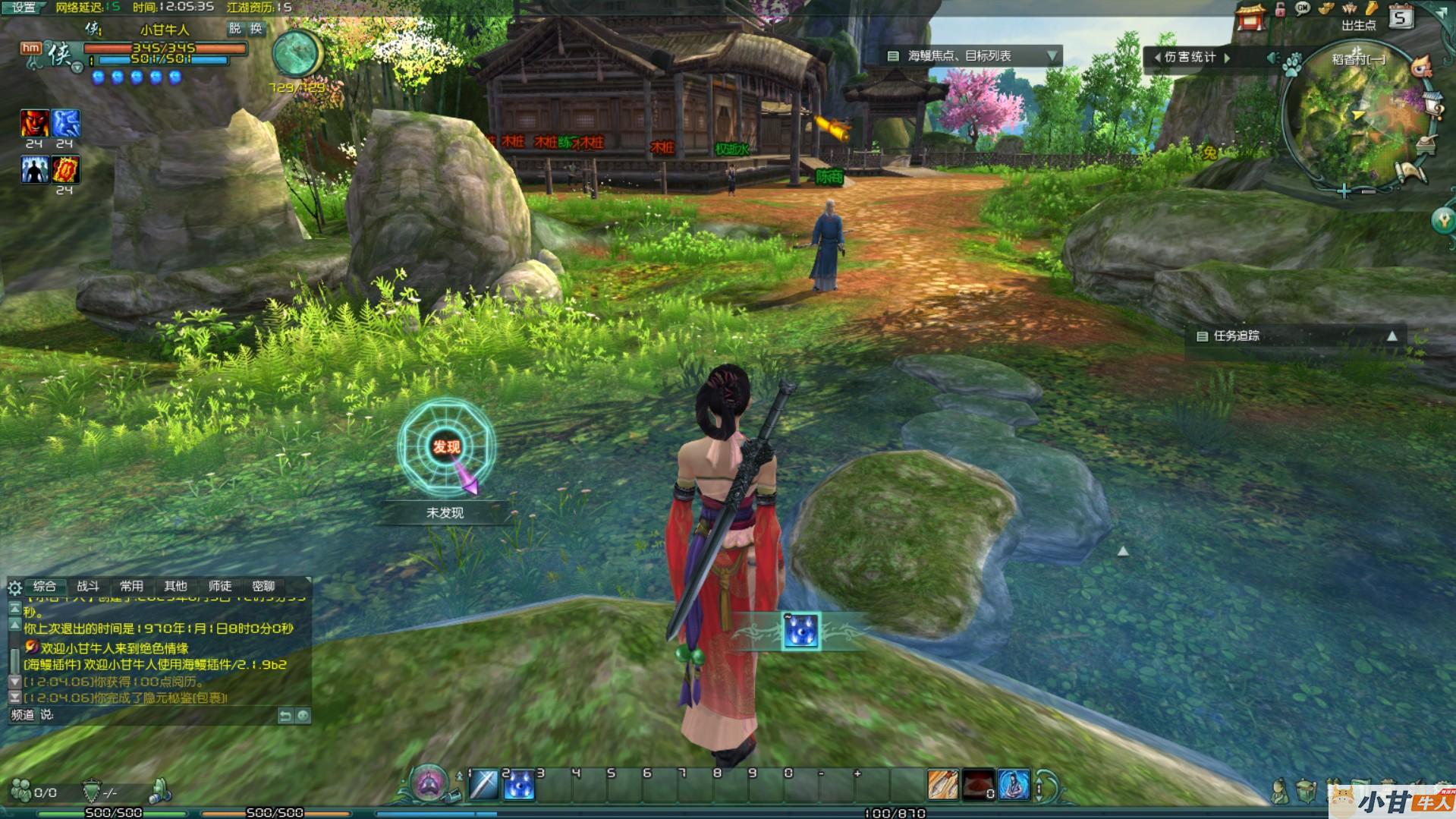
Task: Open the calendar icon
Action: click(x=1401, y=17)
